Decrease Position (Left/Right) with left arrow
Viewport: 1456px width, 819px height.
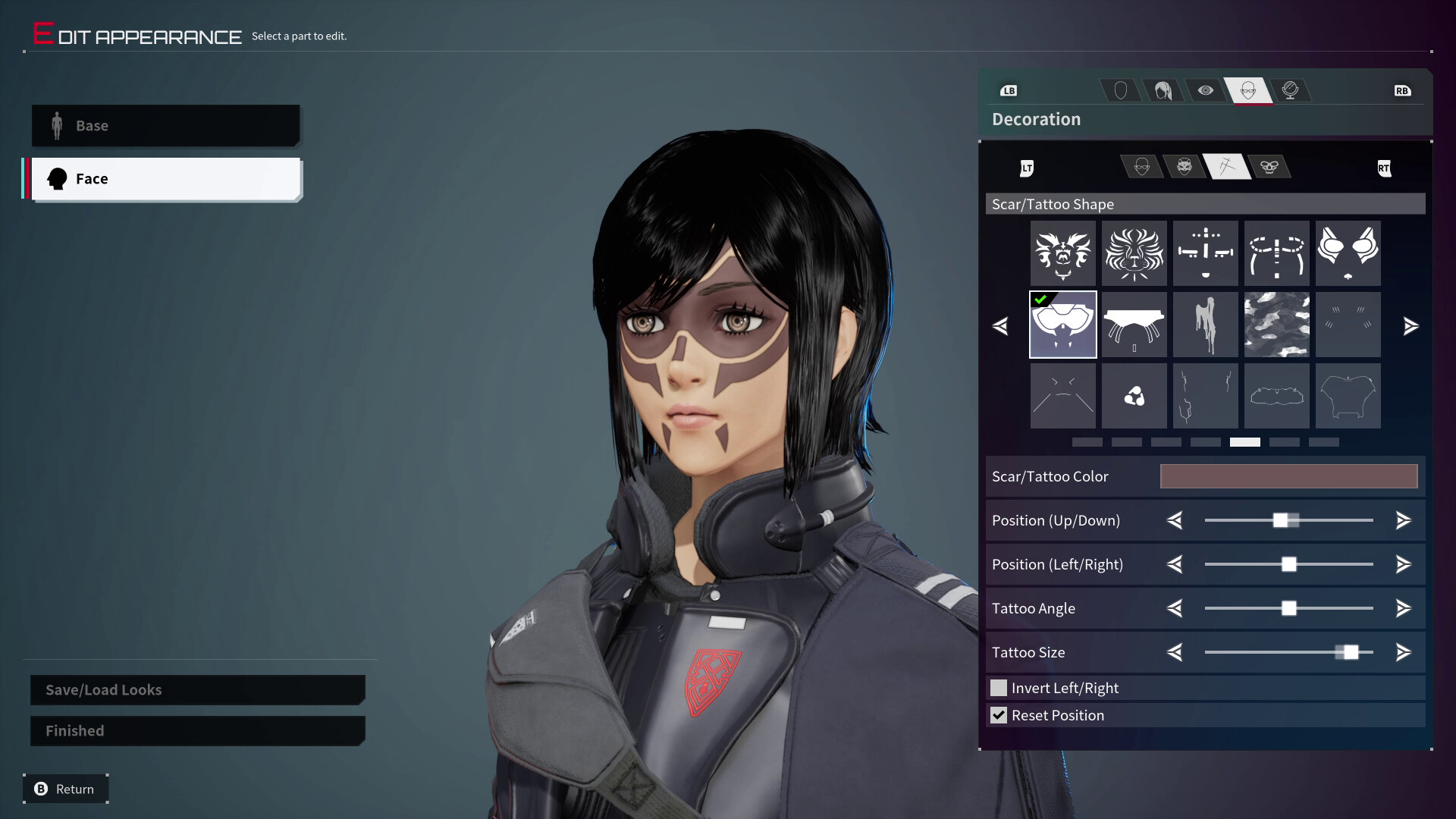[x=1175, y=564]
